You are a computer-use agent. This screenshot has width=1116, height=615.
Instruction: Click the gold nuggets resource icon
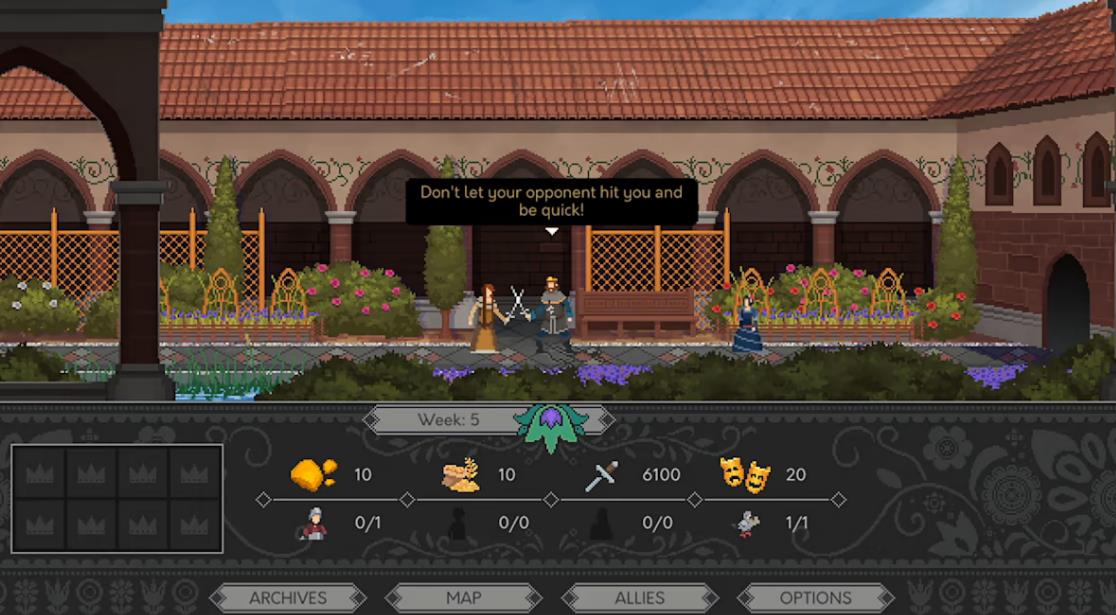coord(312,474)
